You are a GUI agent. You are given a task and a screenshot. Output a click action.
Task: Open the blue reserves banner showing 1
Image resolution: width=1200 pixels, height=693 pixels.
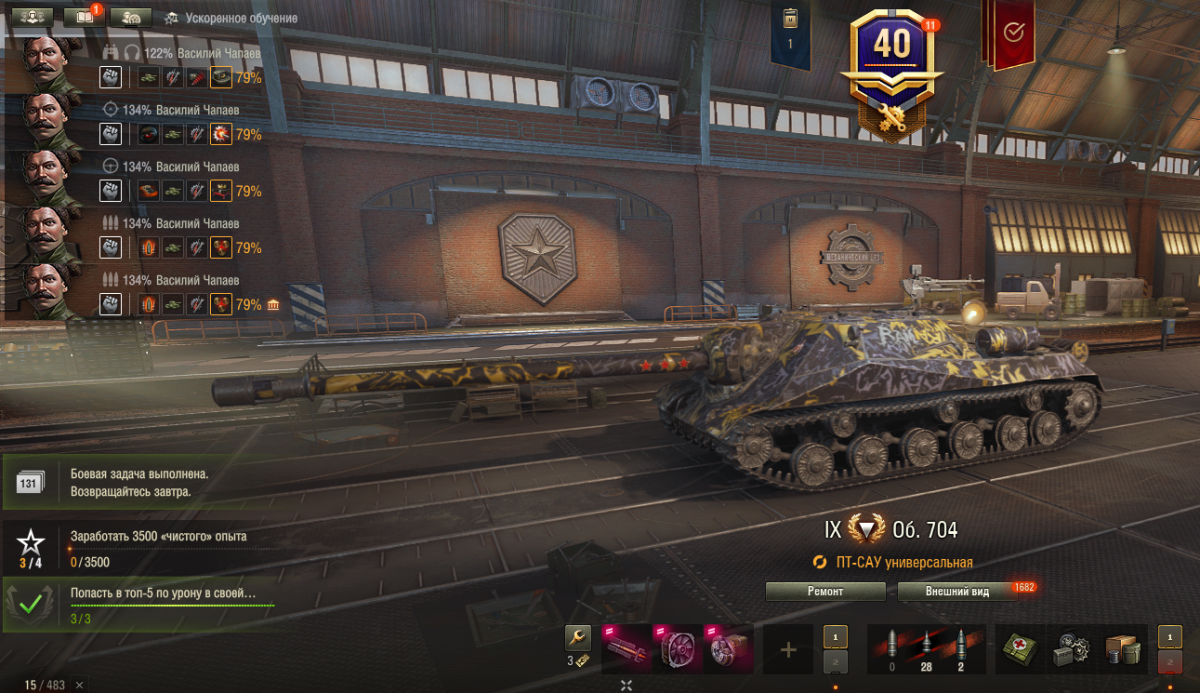790,35
